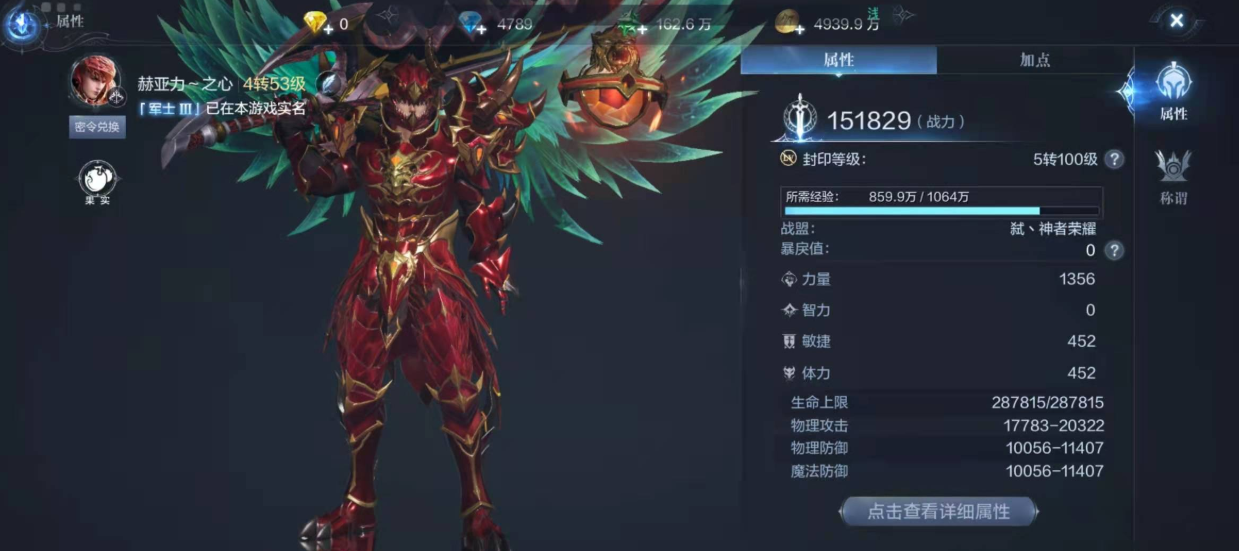1239x551 pixels.
Task: Click 点击查看详细属性 to view detailed attributes
Action: (x=938, y=511)
